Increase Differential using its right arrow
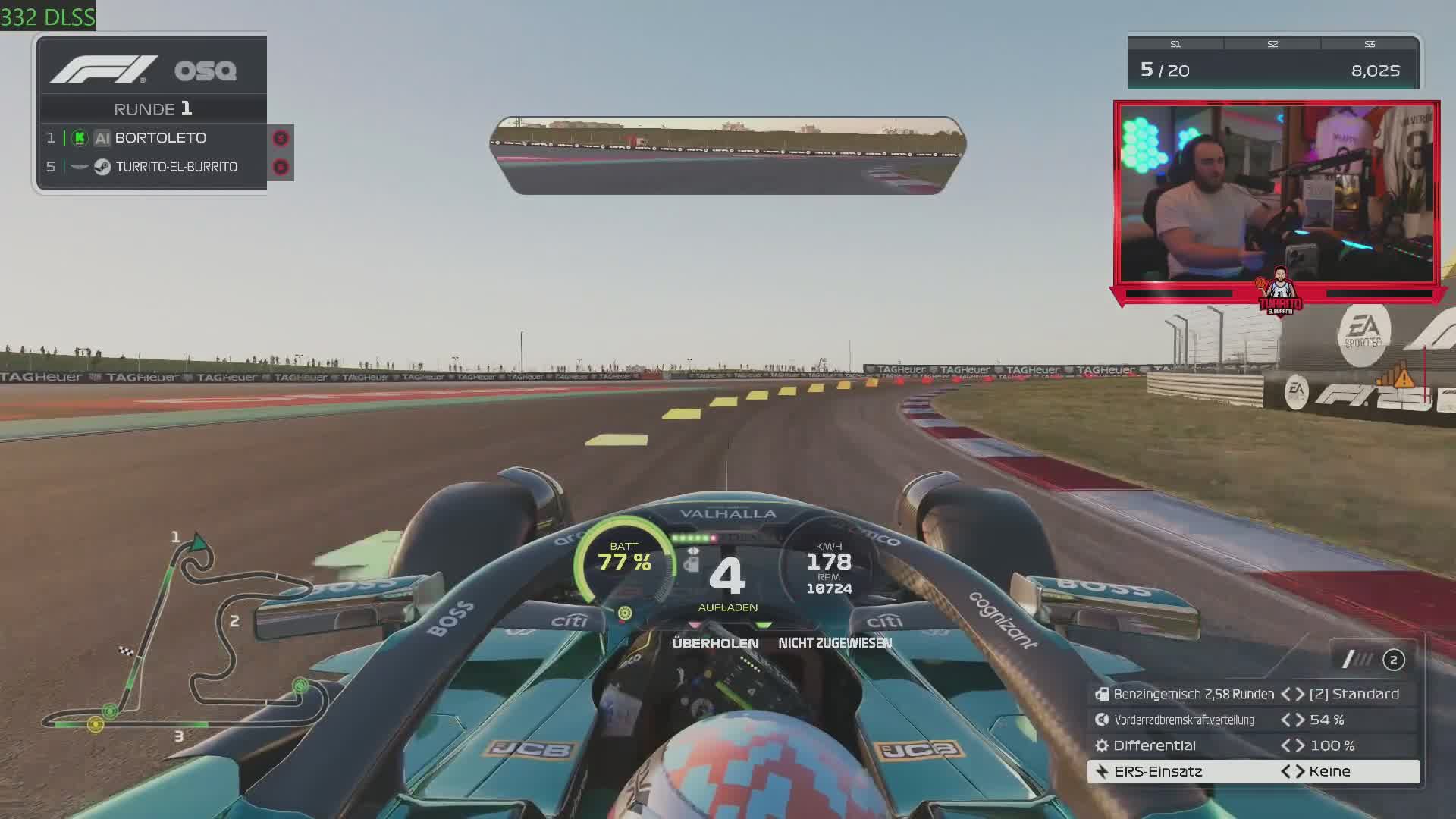This screenshot has height=819, width=1456. pyautogui.click(x=1300, y=746)
